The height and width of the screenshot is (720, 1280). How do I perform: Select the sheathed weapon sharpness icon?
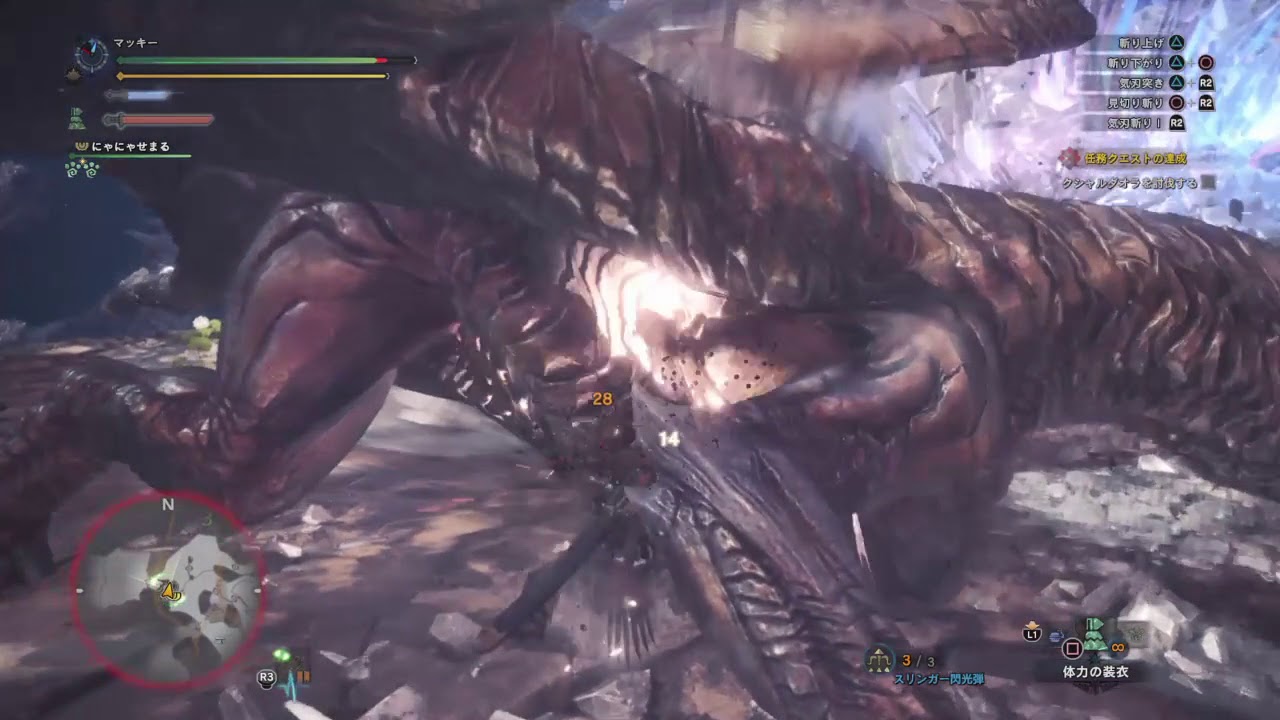pyautogui.click(x=115, y=95)
